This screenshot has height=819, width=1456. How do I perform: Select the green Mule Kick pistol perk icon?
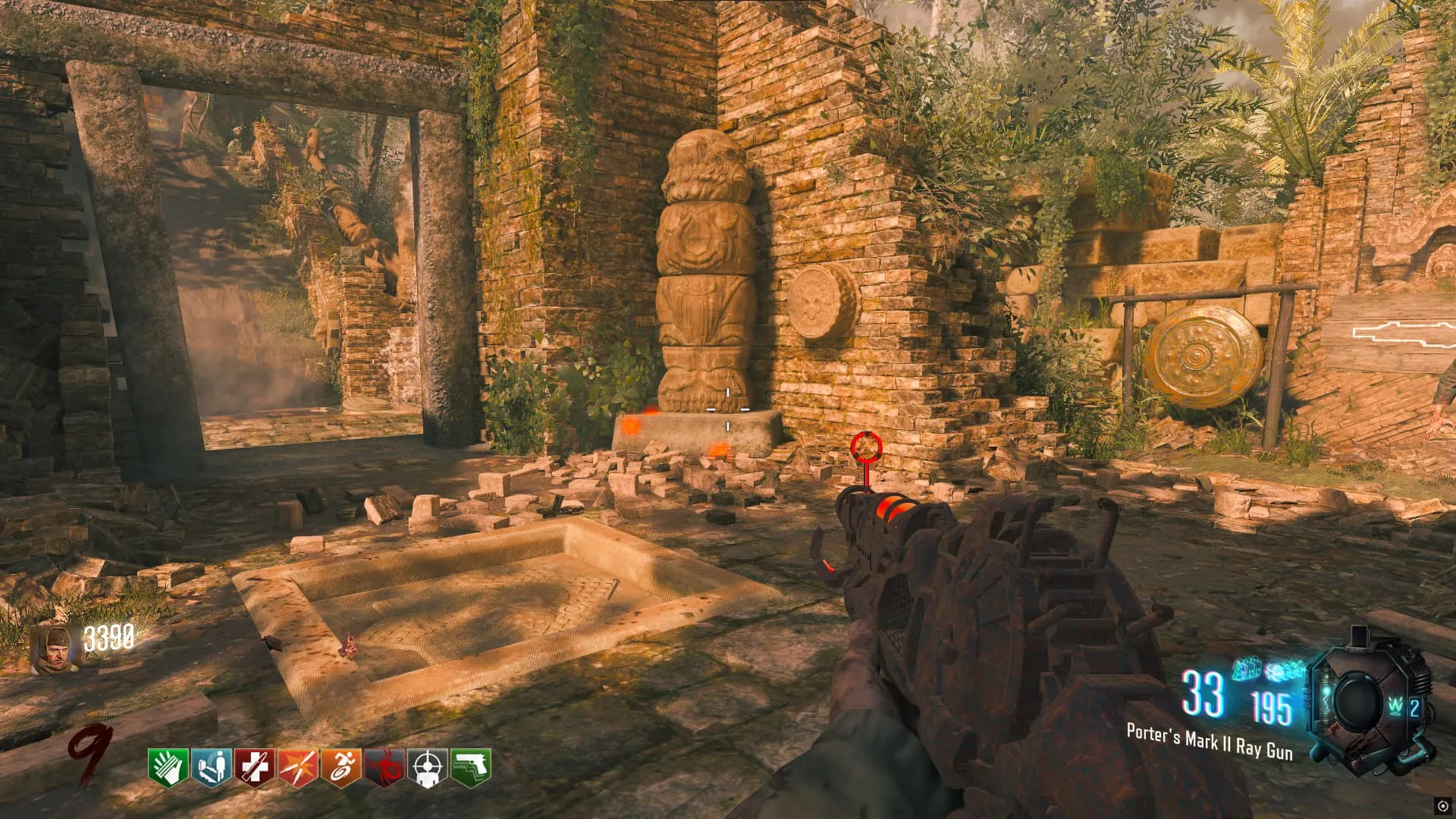point(471,767)
